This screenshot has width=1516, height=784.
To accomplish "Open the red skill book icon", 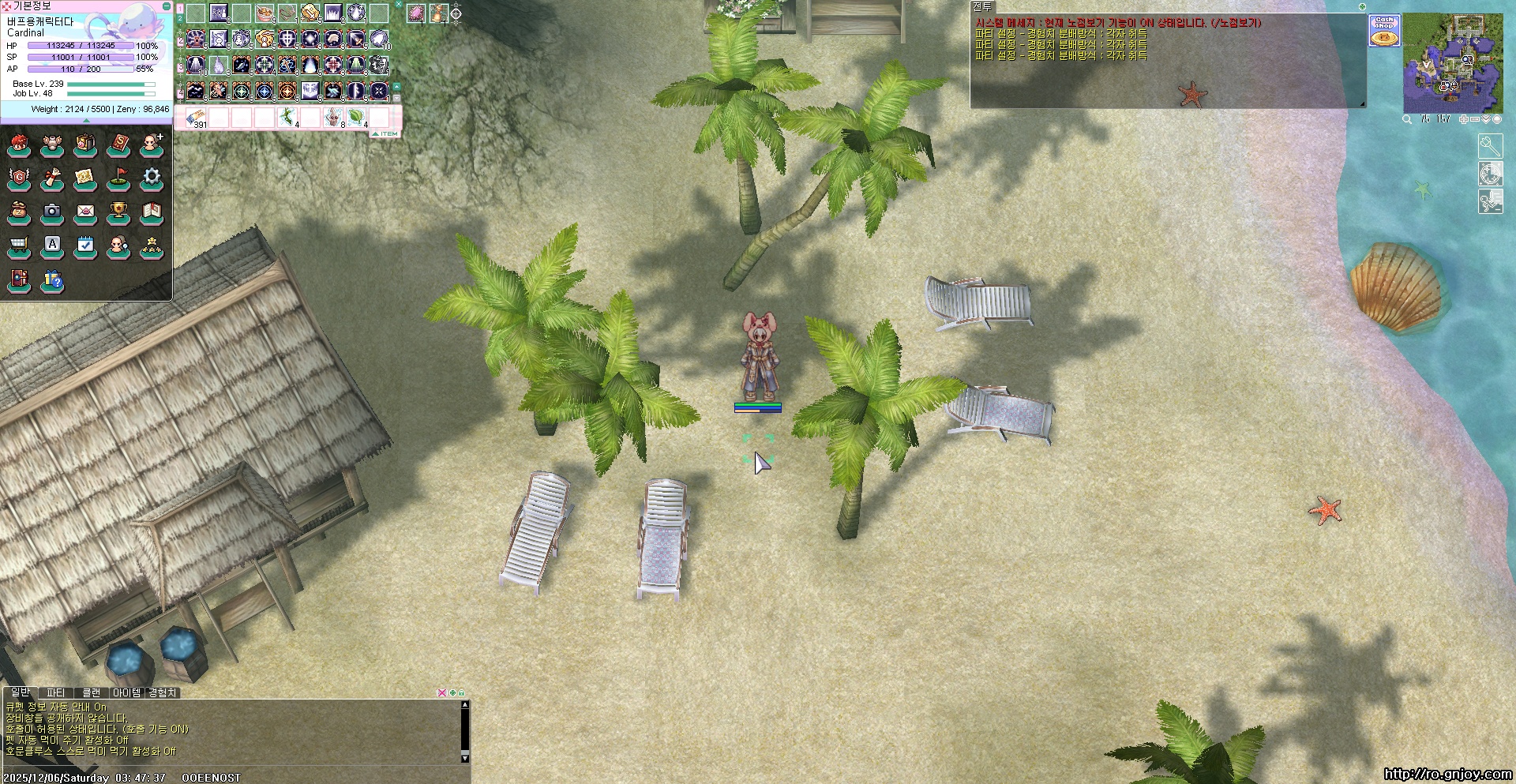I will pos(118,144).
